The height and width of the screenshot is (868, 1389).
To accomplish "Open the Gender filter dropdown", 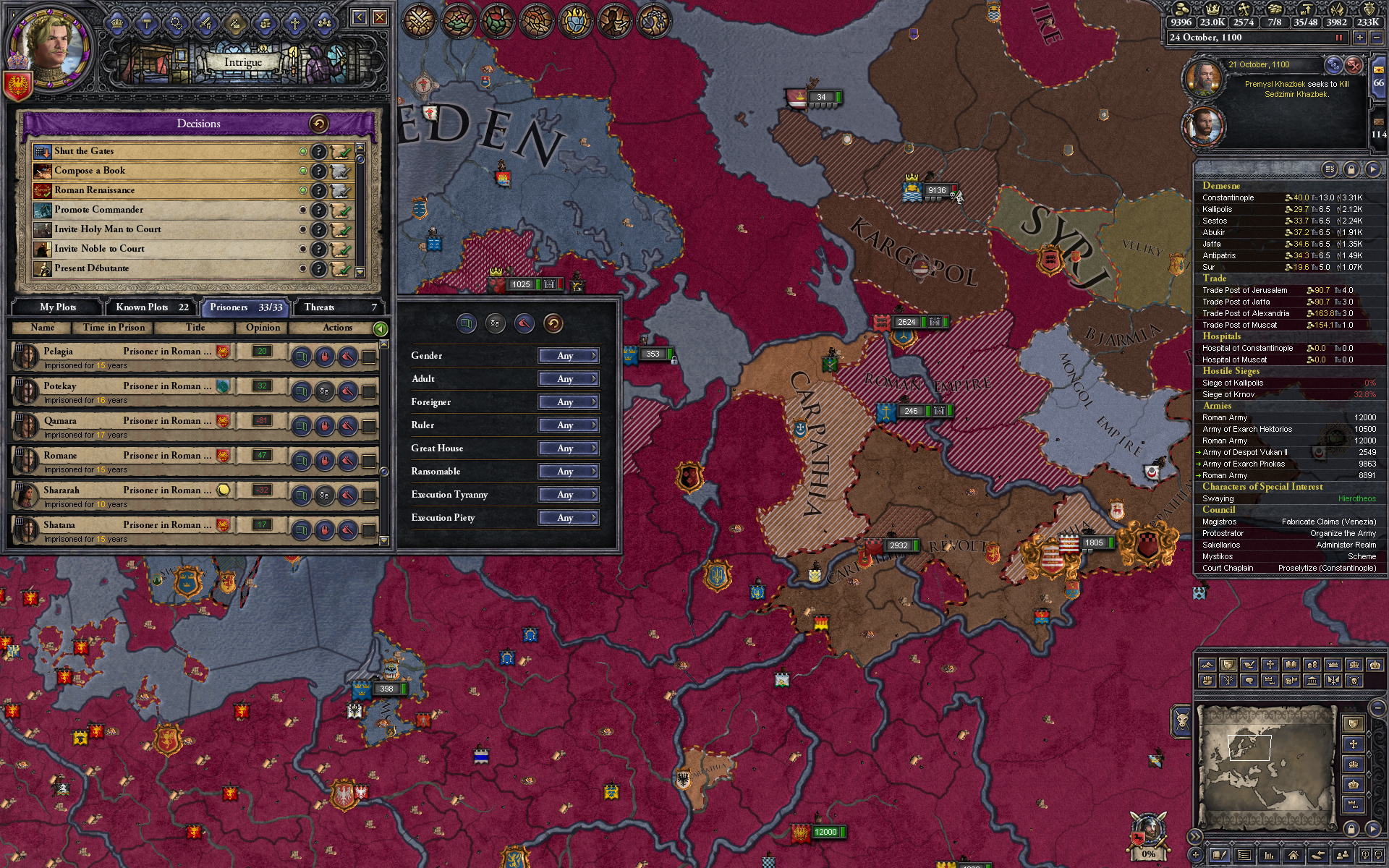I will click(x=568, y=355).
